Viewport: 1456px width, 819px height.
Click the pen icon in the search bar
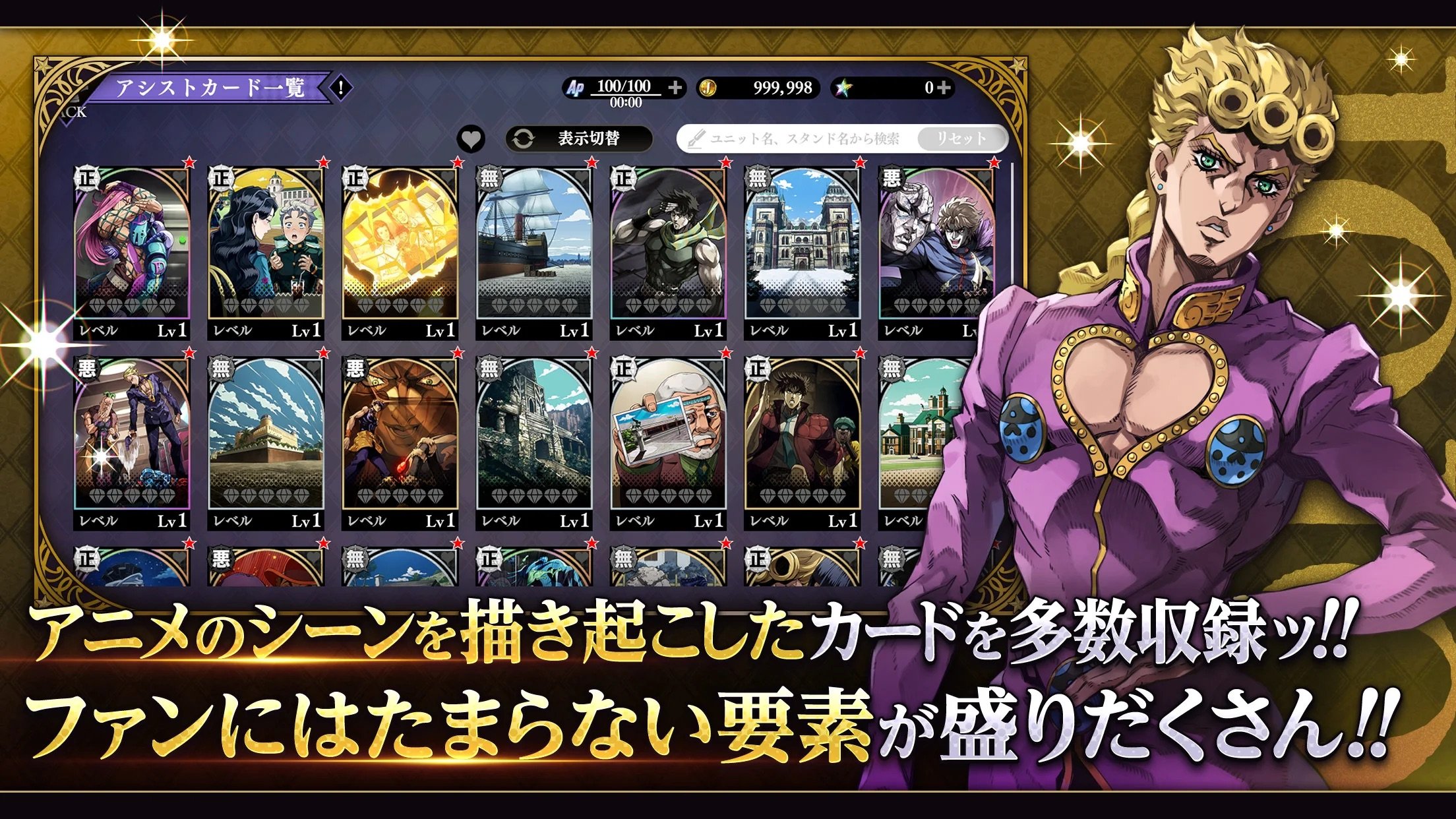[697, 139]
